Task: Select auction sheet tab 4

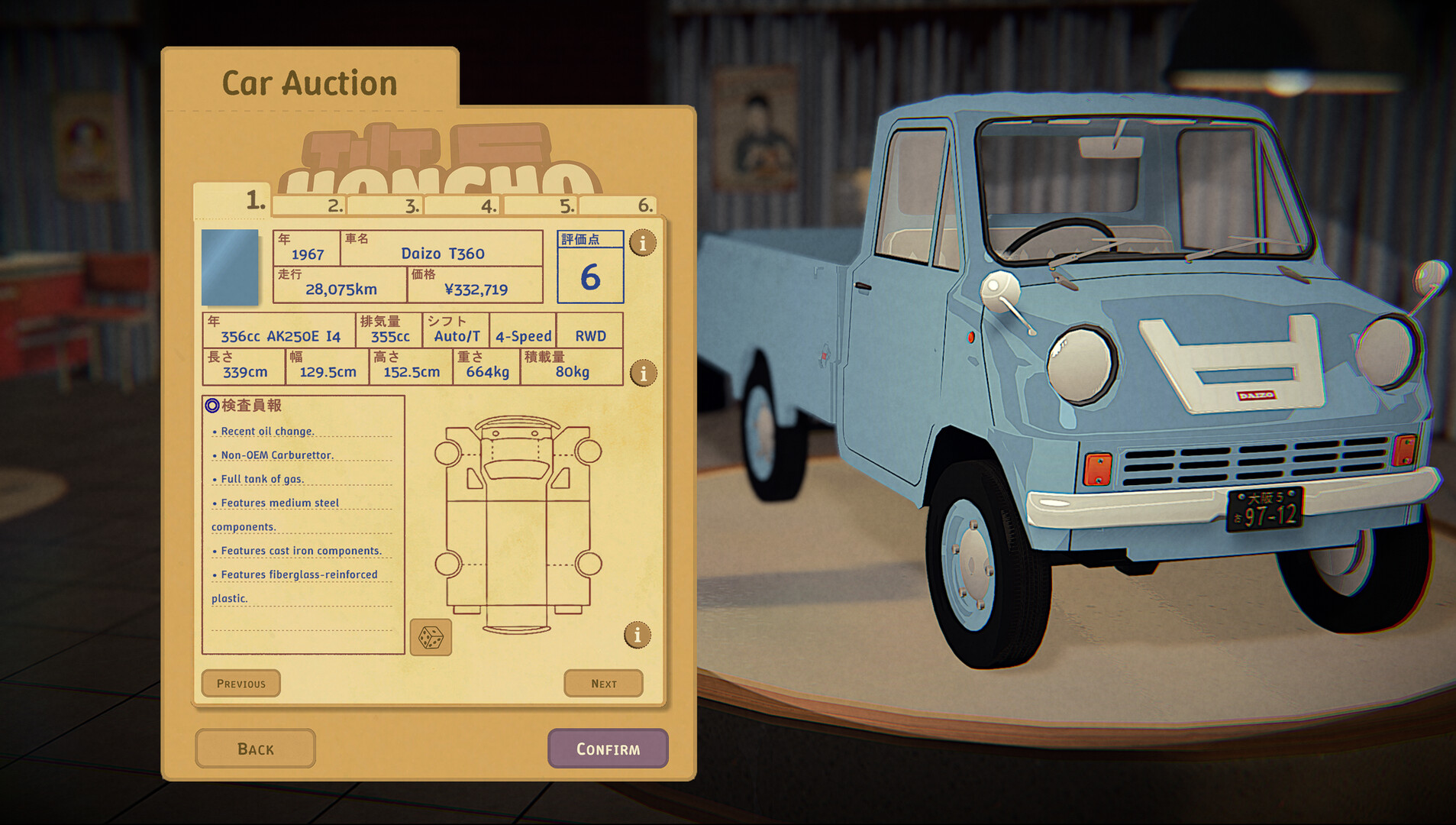Action: coord(463,205)
